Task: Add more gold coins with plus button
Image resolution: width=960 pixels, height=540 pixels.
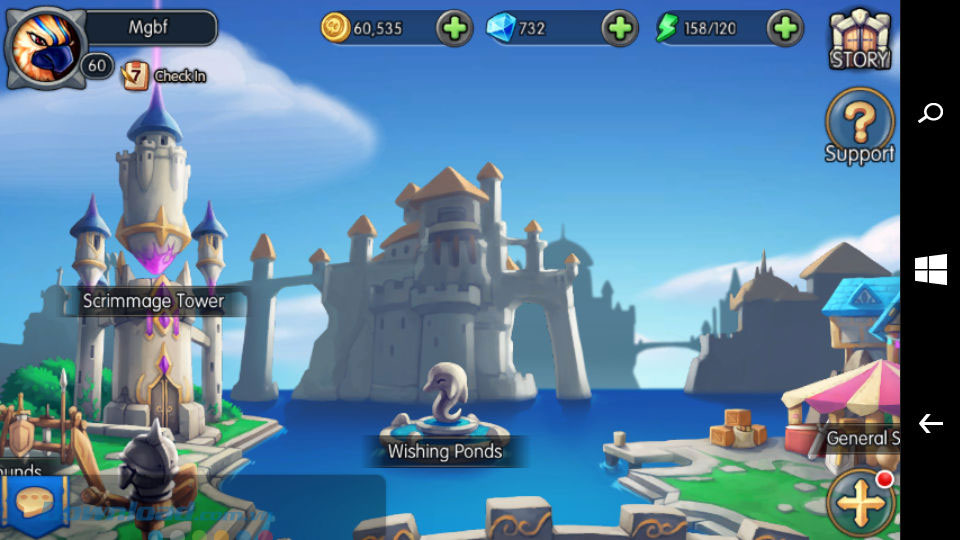Action: (454, 28)
